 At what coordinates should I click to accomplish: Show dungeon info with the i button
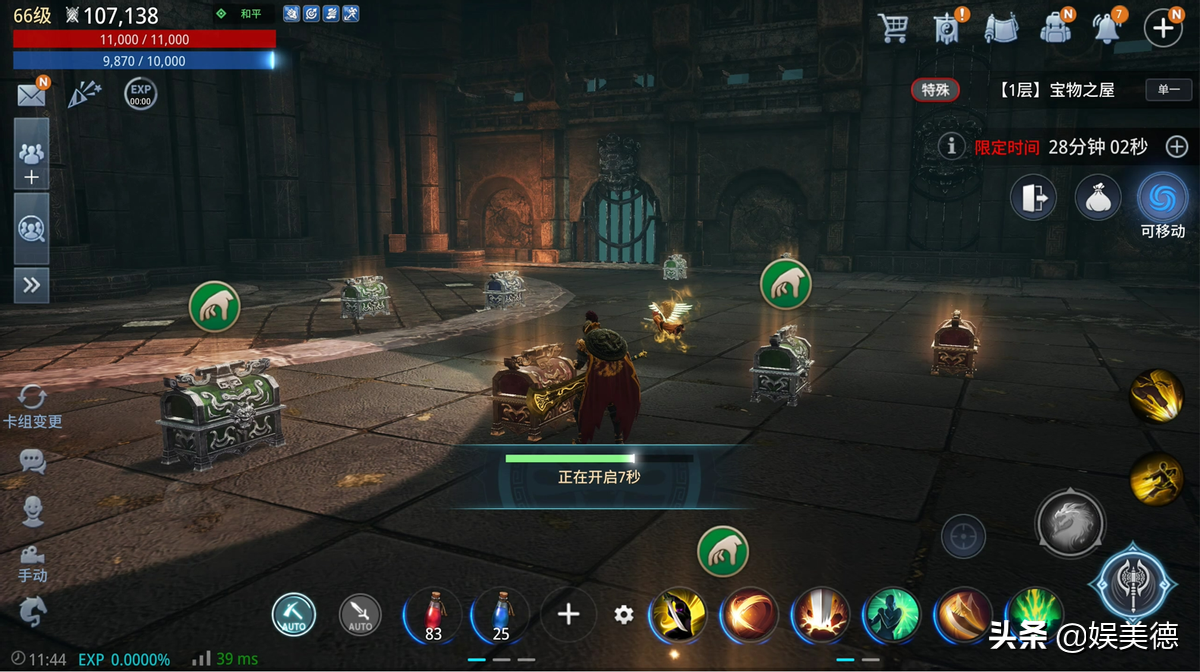952,147
